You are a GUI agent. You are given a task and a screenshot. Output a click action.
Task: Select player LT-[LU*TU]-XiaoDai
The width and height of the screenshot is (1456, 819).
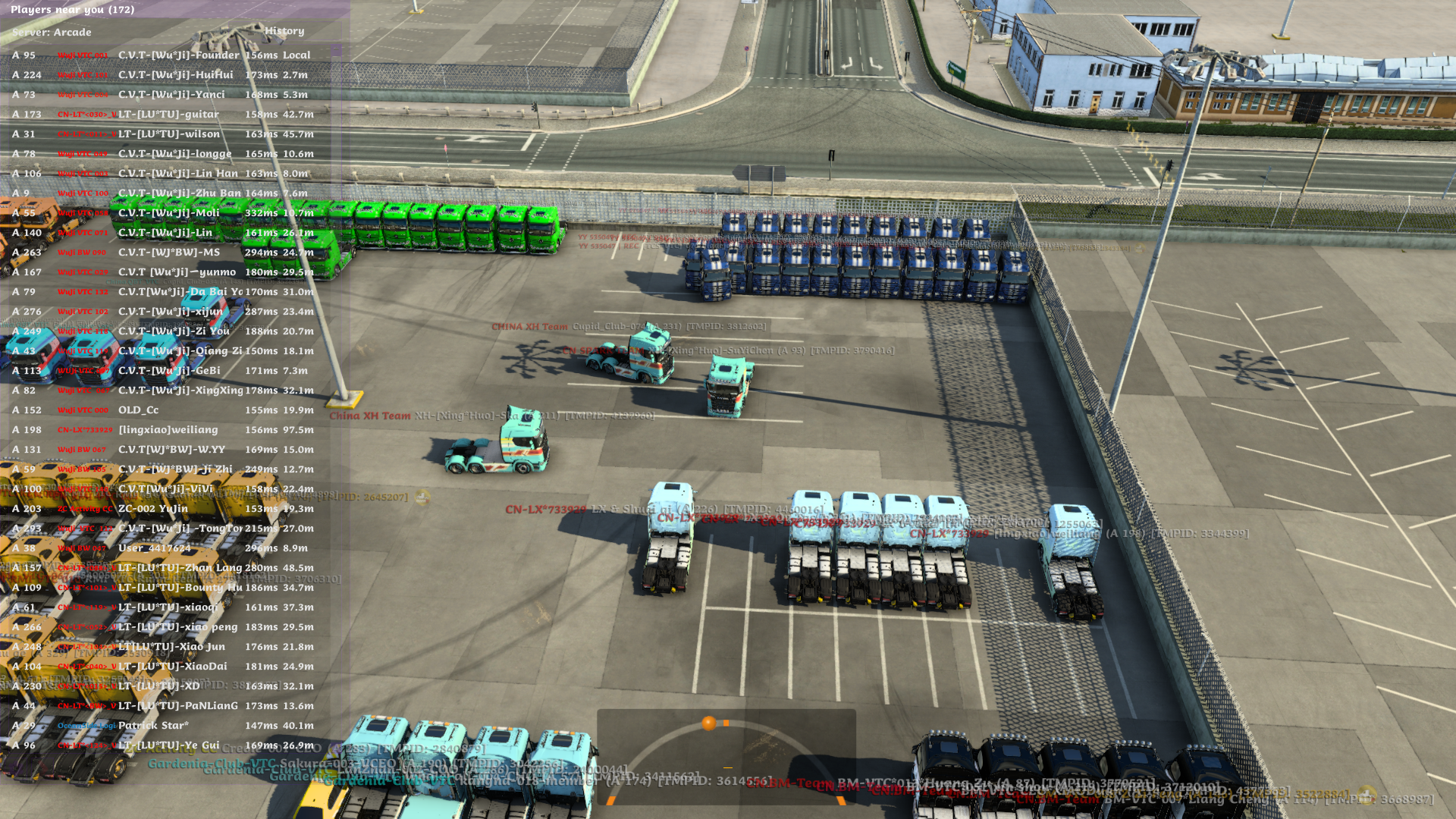[172, 667]
